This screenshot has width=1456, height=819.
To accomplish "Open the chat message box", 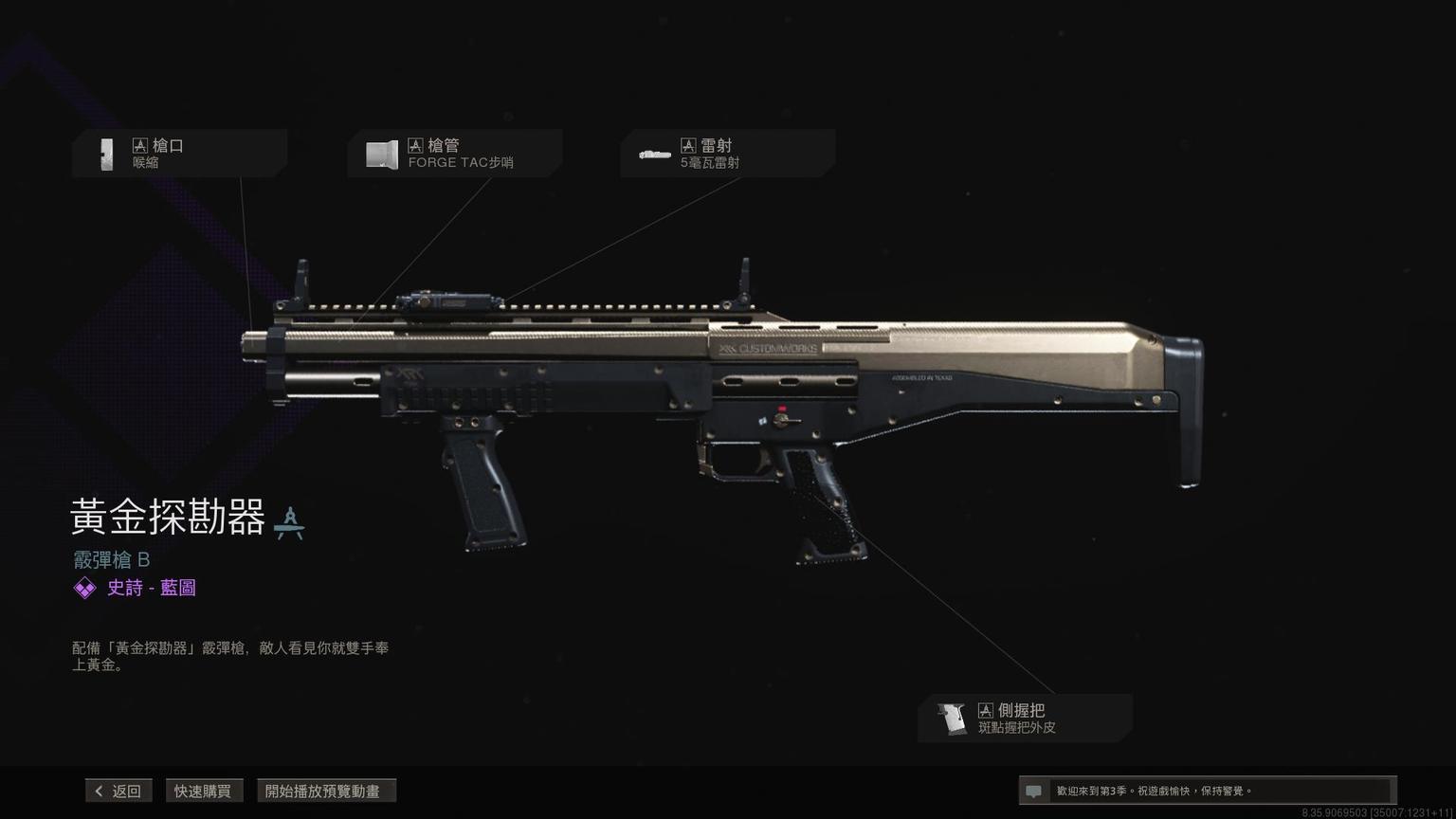I will pos(1206,791).
